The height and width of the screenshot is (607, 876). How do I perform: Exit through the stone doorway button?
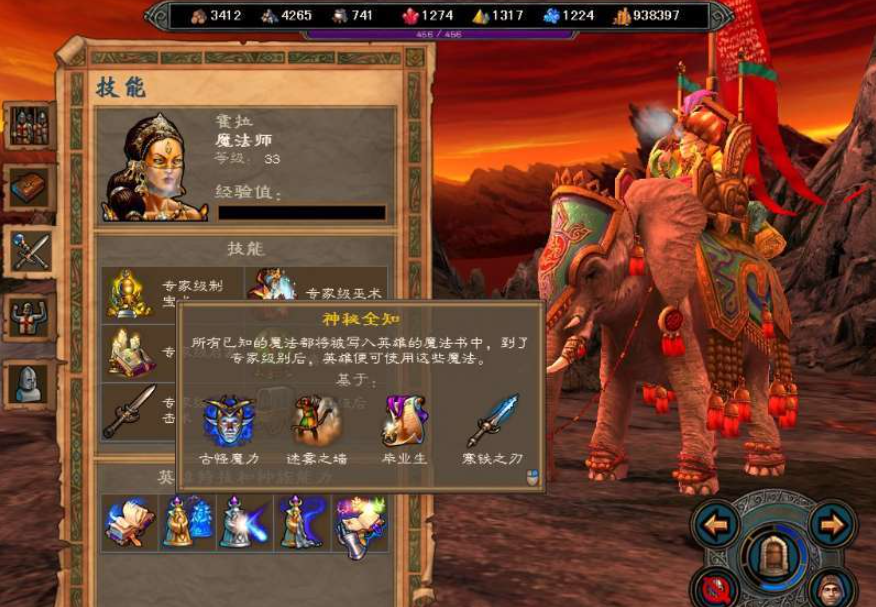click(x=774, y=554)
